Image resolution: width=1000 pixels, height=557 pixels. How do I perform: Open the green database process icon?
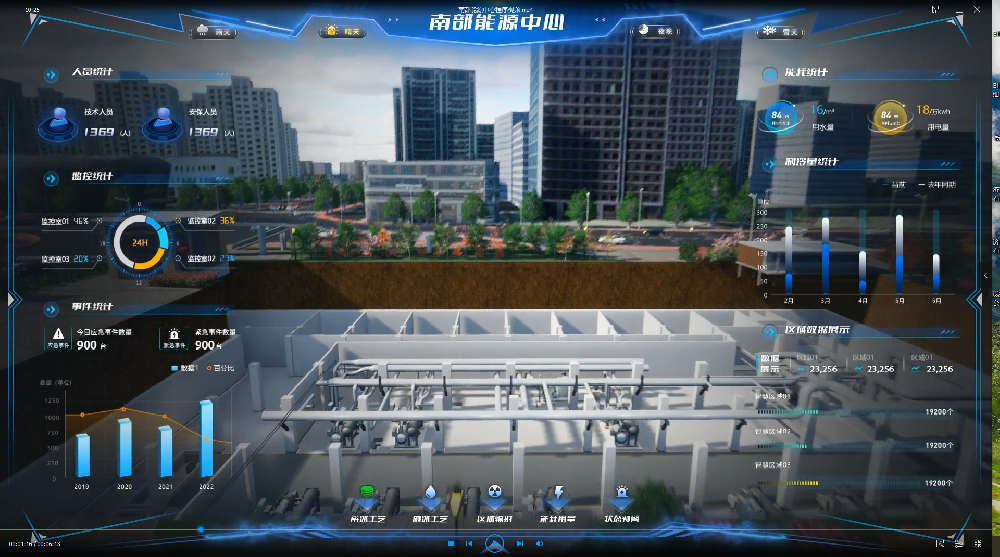coord(366,498)
